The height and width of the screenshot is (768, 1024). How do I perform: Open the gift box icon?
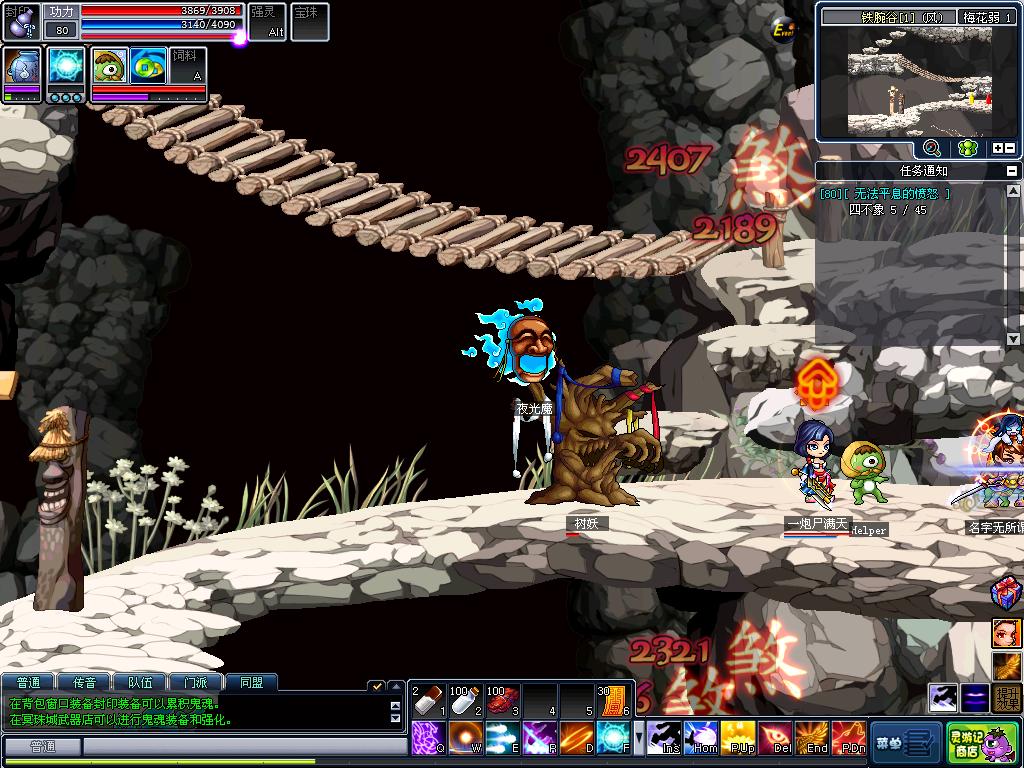click(x=1007, y=593)
